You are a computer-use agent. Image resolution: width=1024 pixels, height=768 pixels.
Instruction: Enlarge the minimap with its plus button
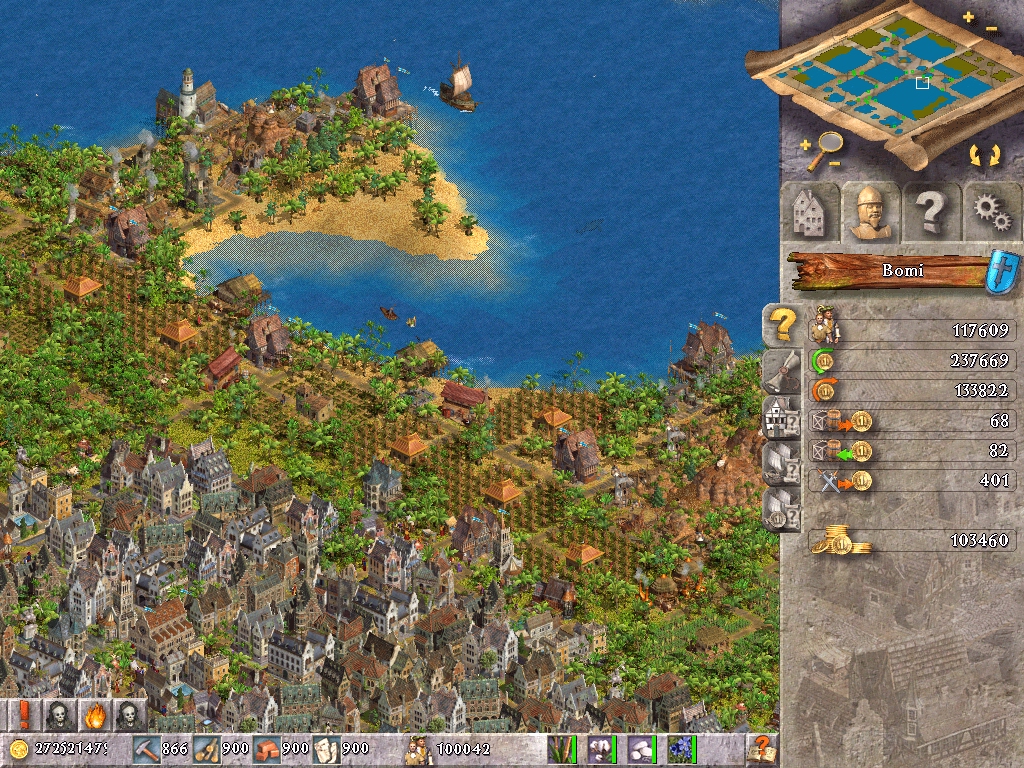tap(968, 17)
